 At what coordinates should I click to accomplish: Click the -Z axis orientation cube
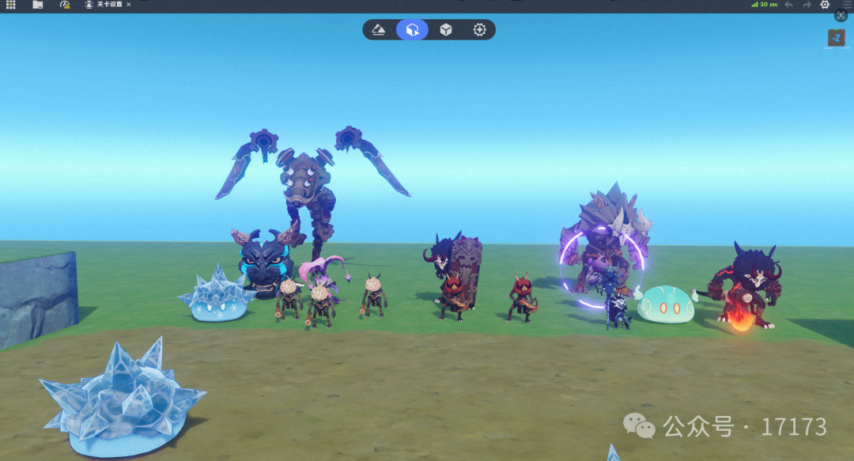(836, 38)
